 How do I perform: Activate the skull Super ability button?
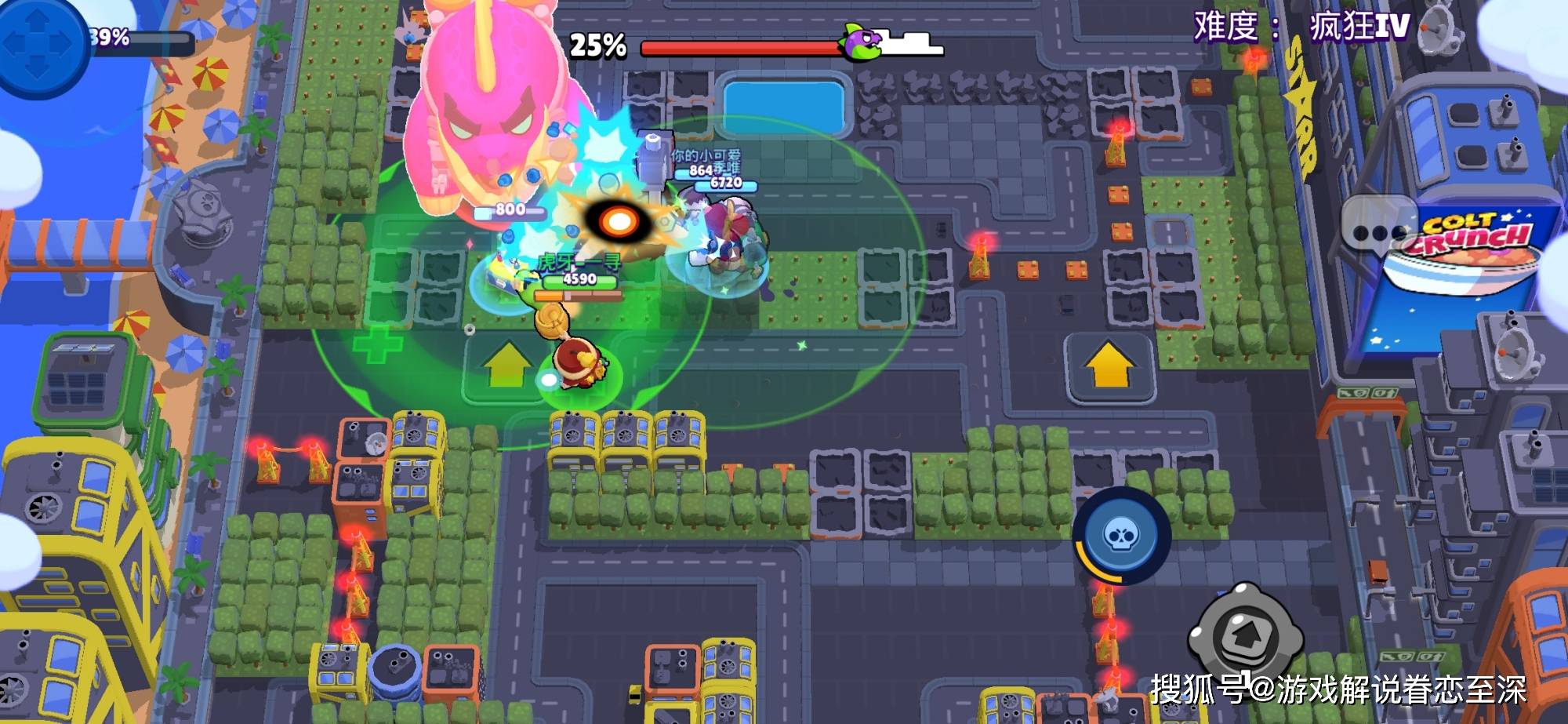[x=1121, y=536]
